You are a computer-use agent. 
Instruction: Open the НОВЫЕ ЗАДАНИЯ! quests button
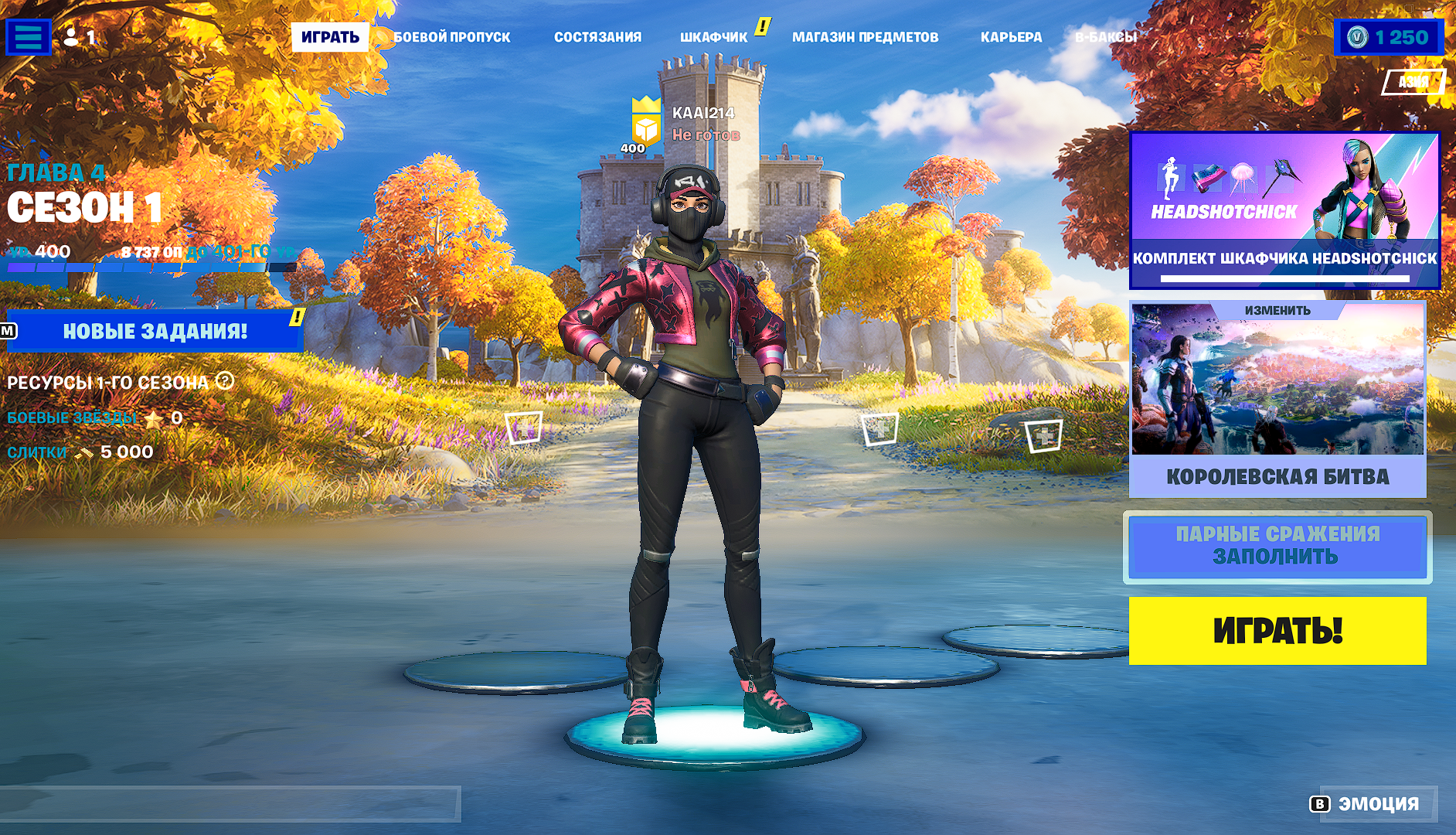point(155,331)
